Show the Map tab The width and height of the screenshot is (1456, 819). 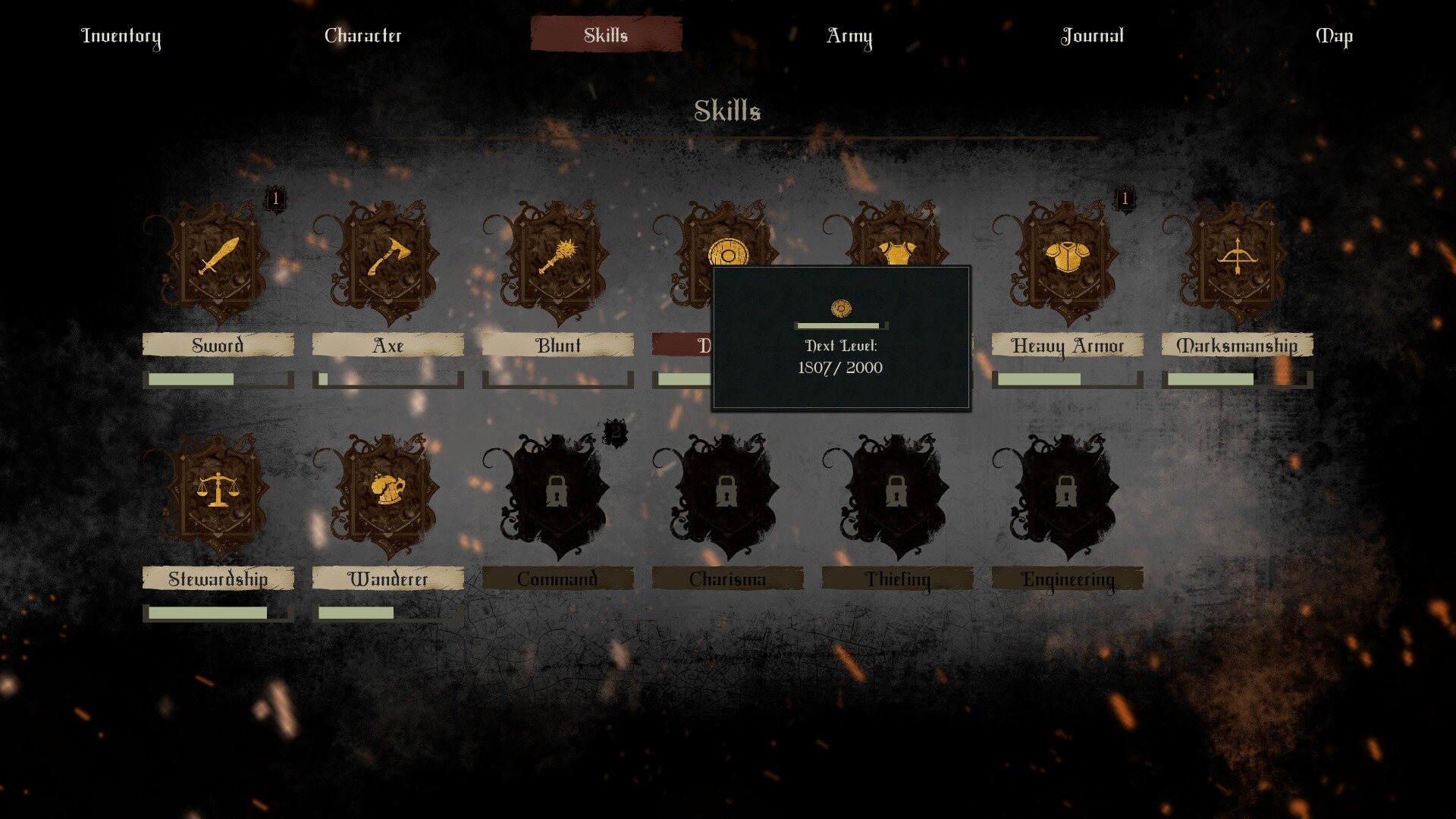(1334, 36)
